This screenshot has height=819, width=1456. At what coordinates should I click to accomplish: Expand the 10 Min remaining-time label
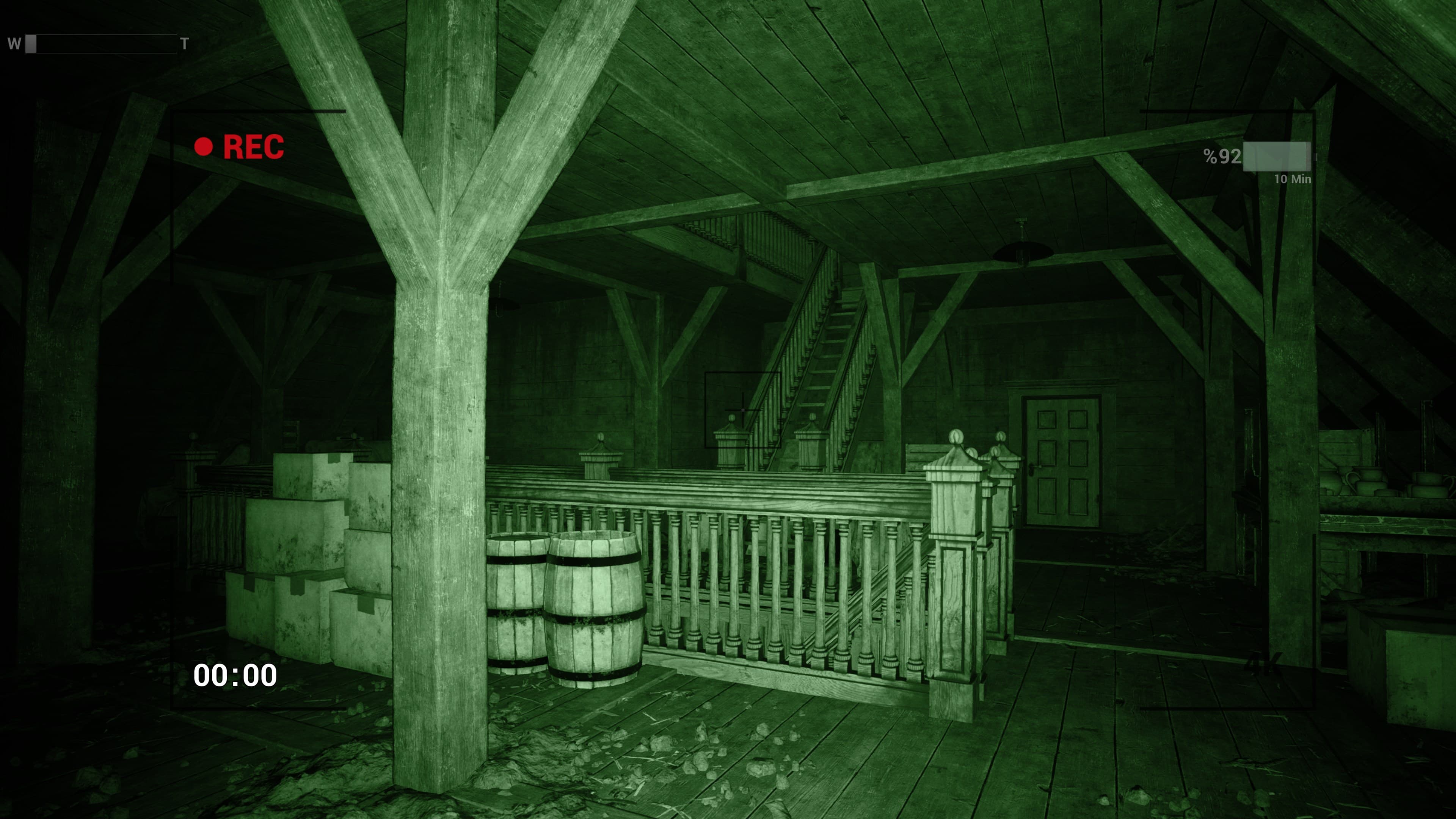1294,179
